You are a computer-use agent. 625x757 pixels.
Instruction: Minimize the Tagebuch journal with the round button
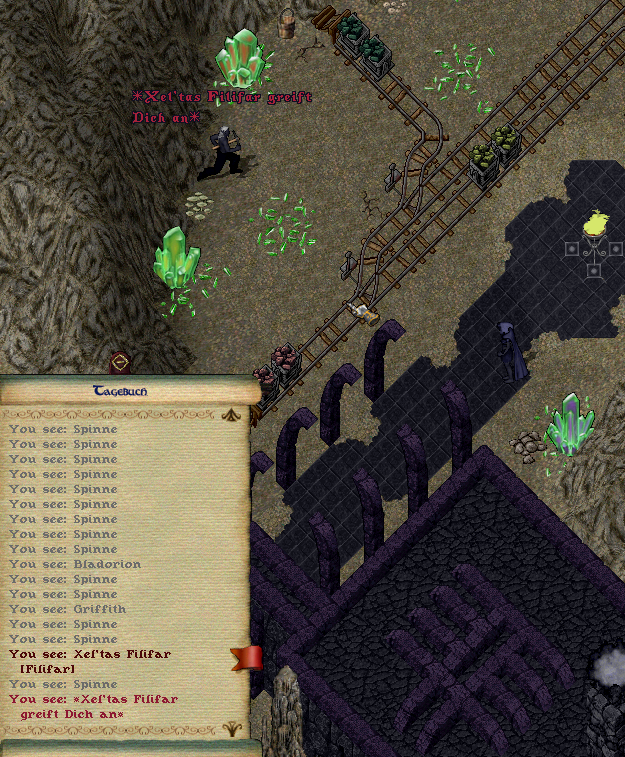[x=120, y=362]
